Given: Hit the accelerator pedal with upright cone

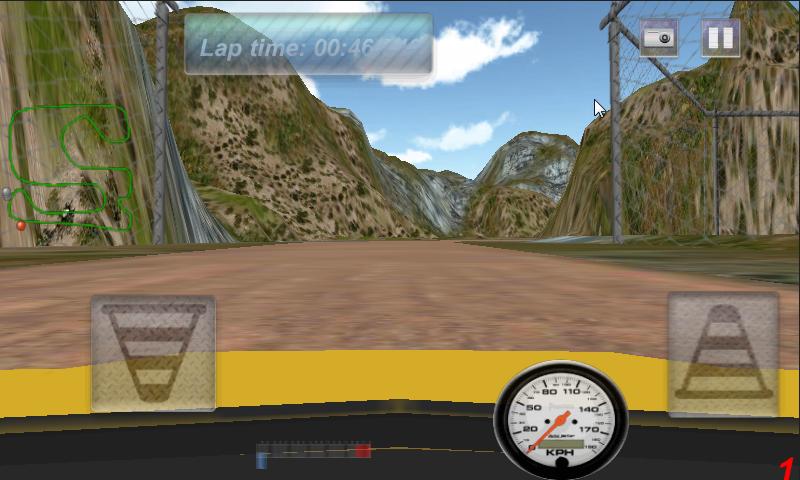Looking at the screenshot, I should 723,353.
